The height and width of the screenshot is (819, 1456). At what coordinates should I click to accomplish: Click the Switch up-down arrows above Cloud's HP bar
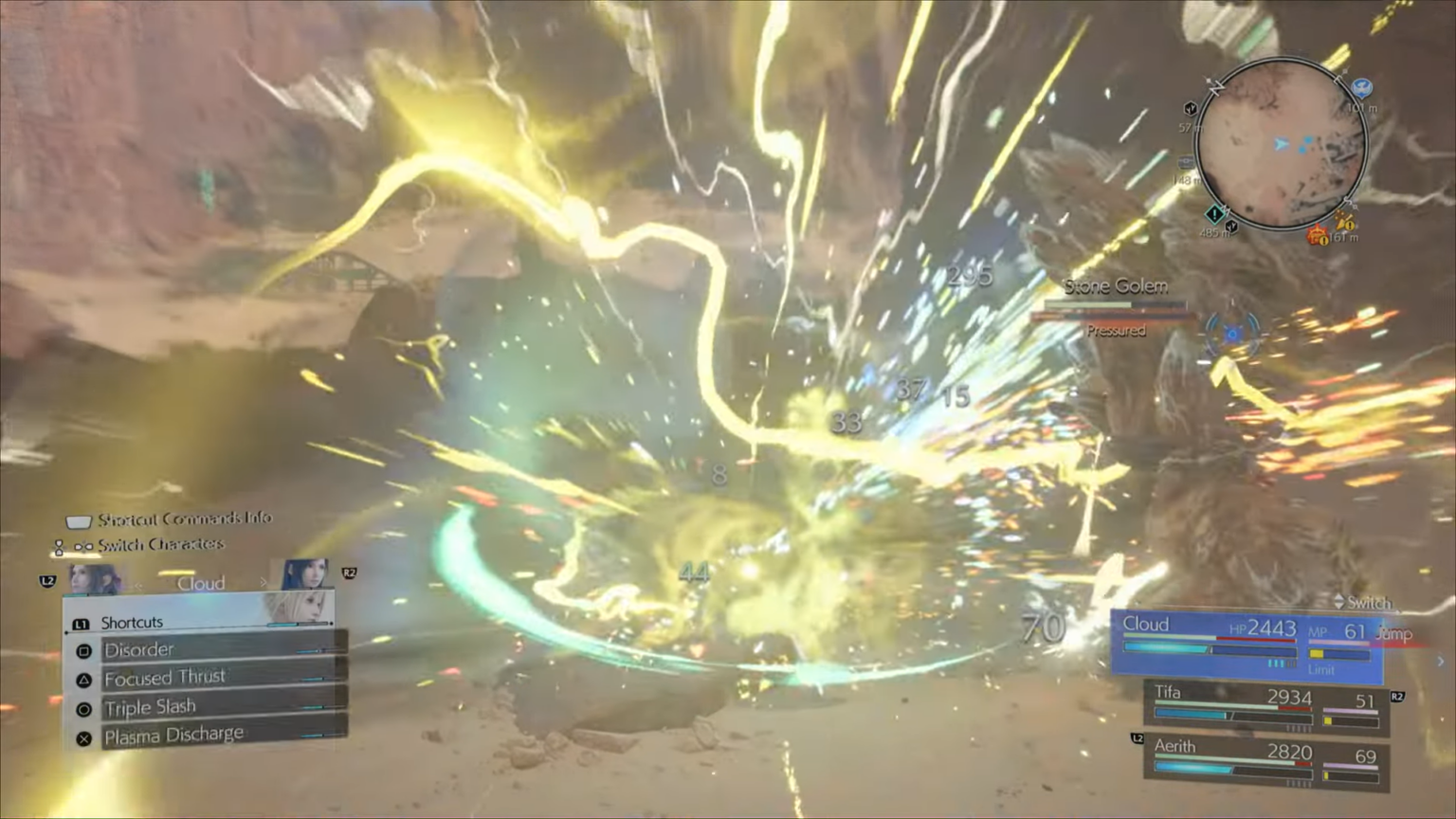tap(1339, 602)
